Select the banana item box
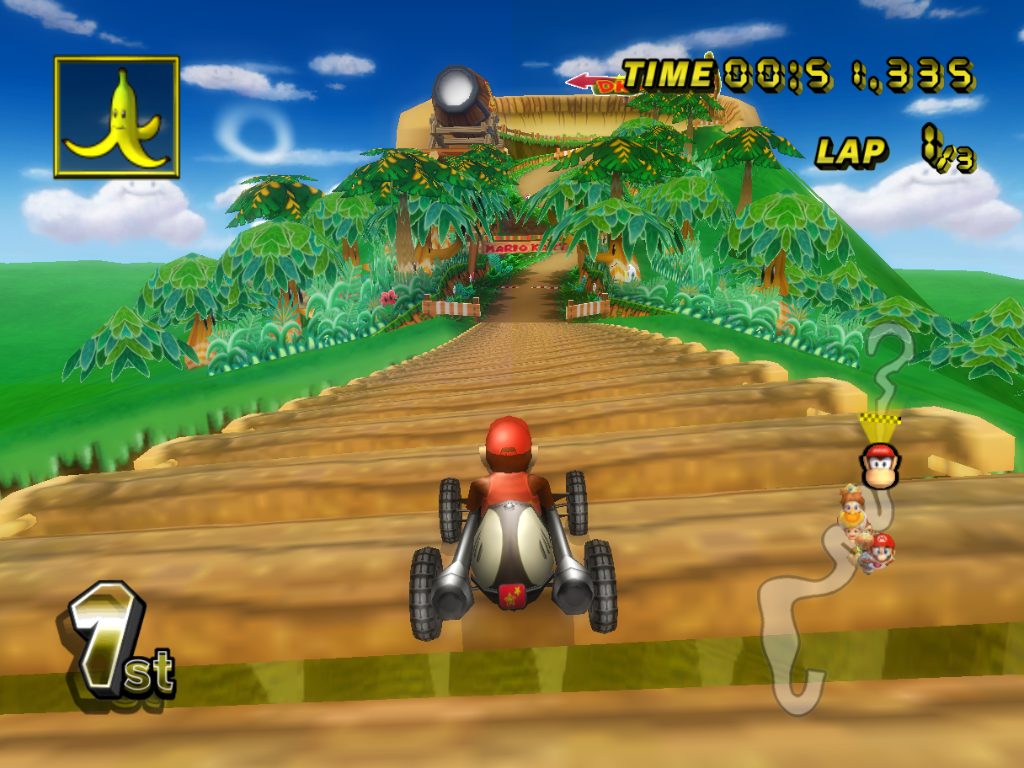Image resolution: width=1024 pixels, height=768 pixels. (x=116, y=117)
